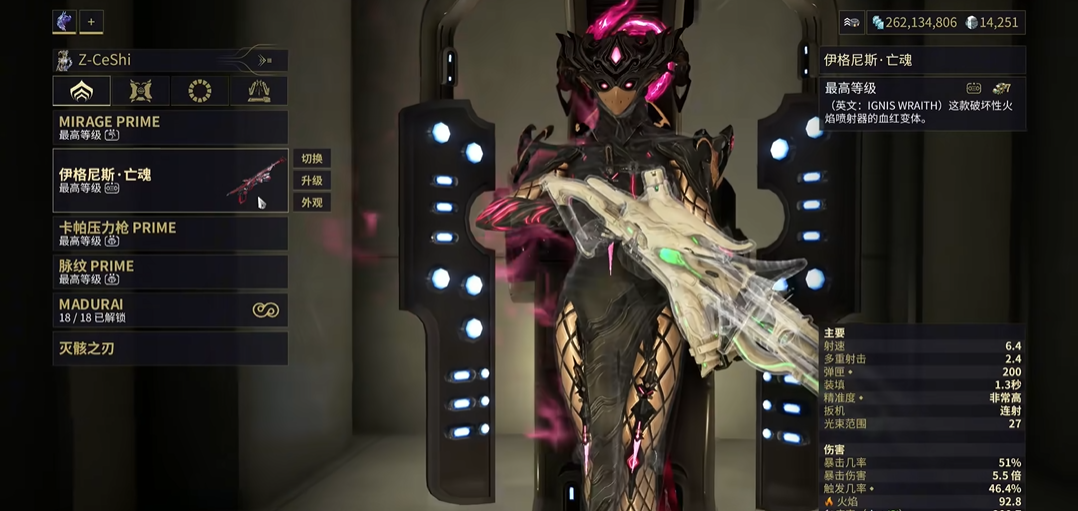Open the MADURAI focus school row
The image size is (1078, 511).
[170, 310]
